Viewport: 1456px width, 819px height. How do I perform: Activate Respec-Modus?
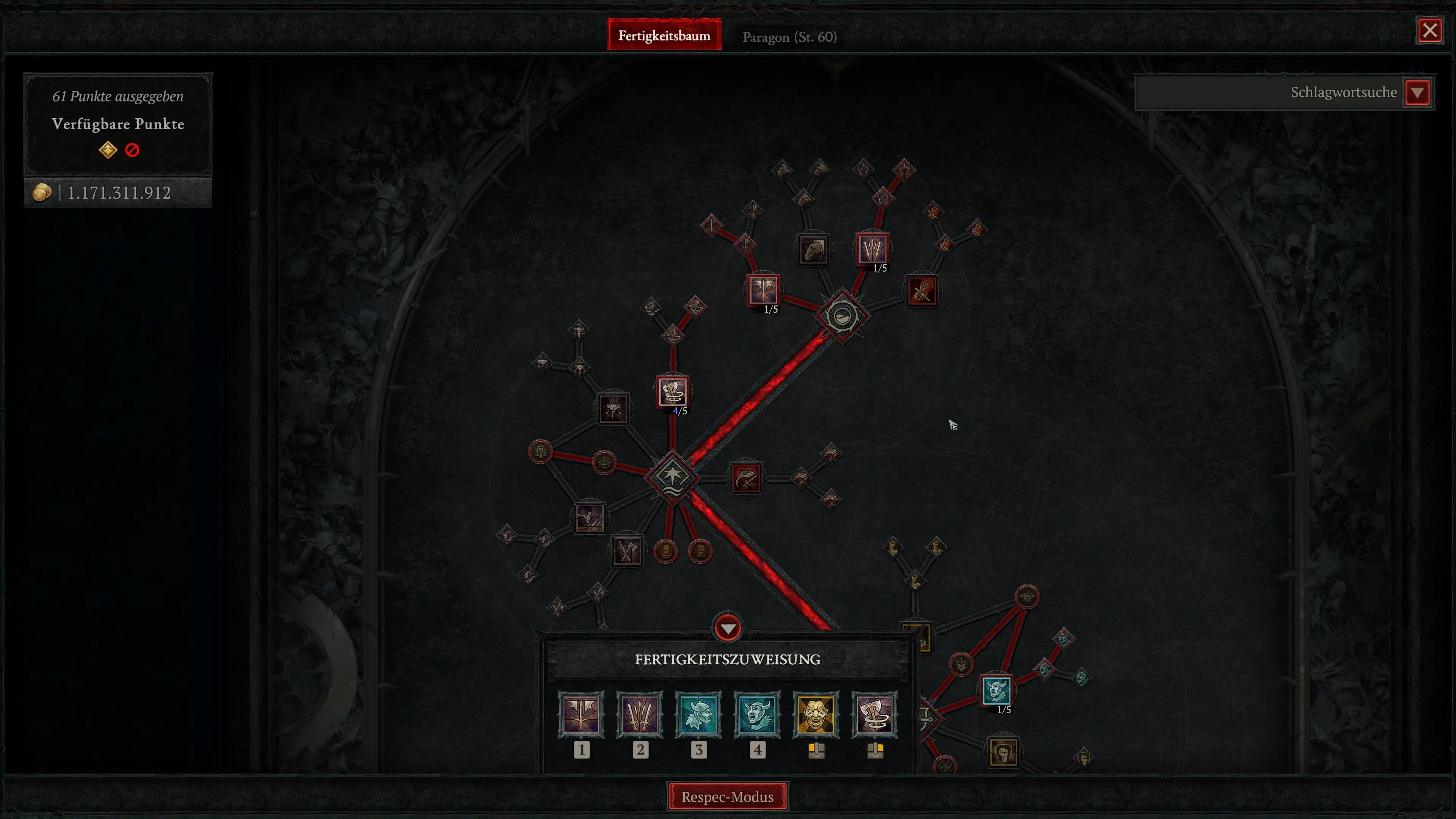pos(728,796)
